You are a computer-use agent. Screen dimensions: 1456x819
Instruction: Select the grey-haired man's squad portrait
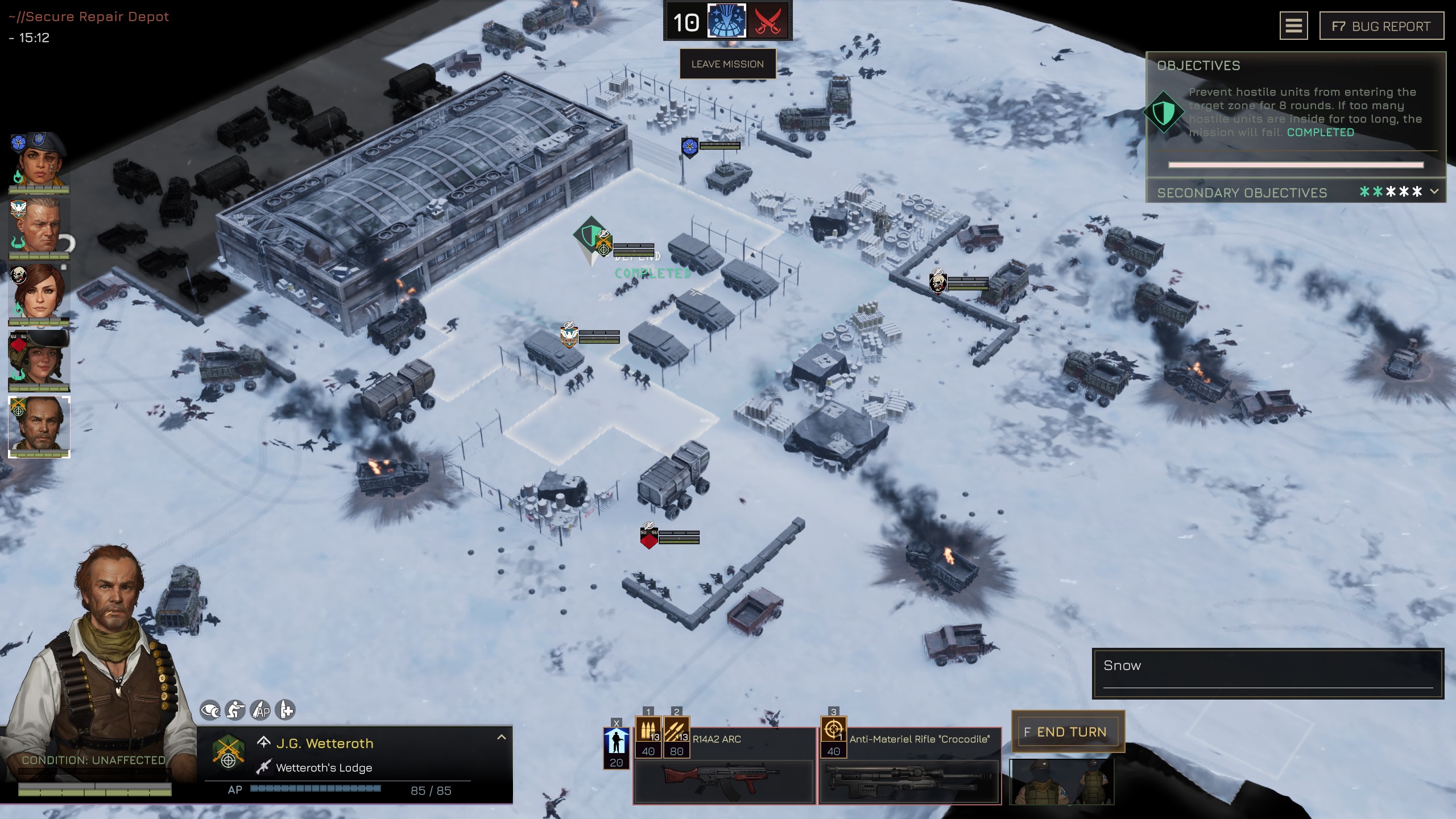click(x=39, y=226)
